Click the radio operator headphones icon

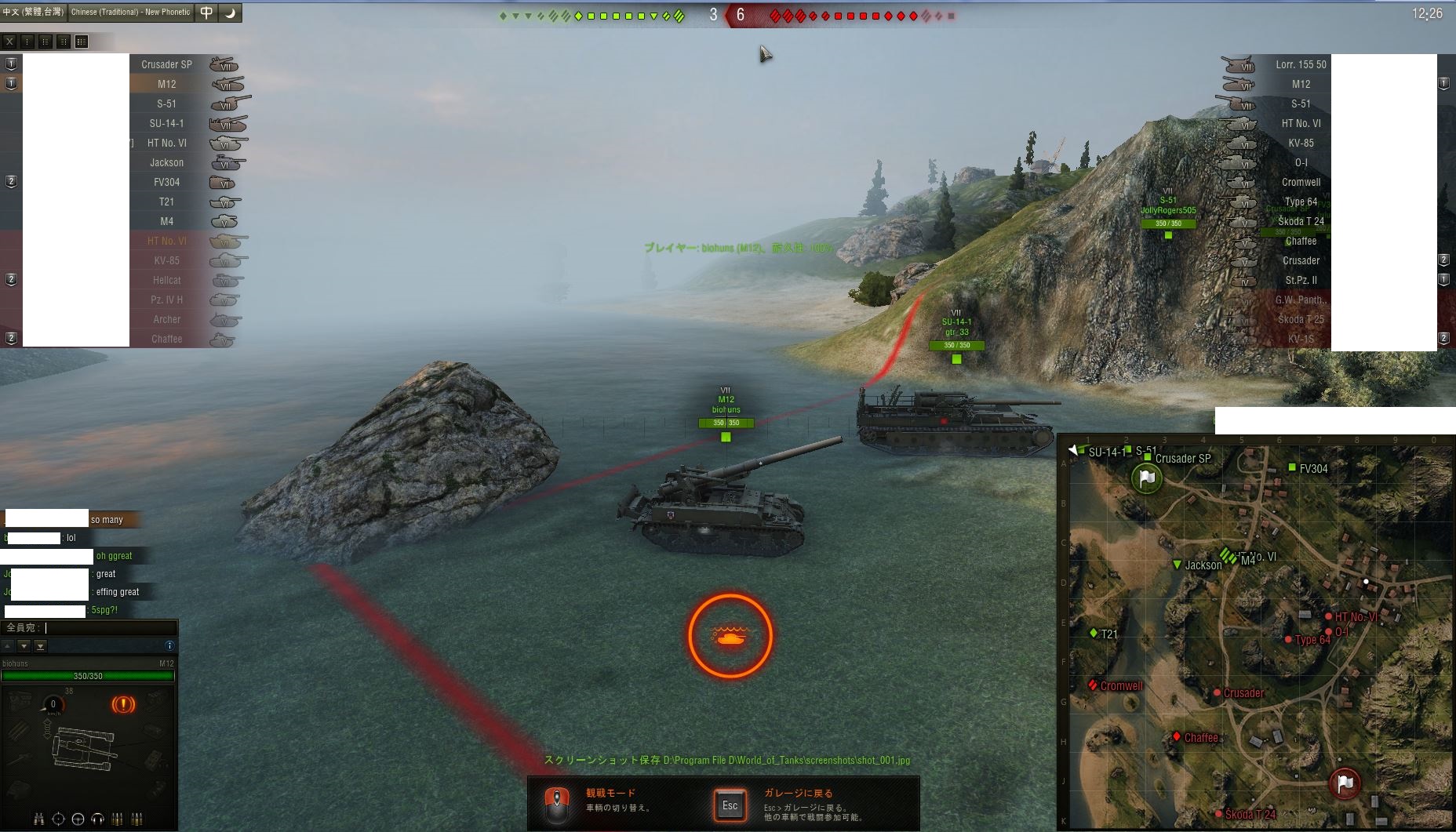pos(97,819)
